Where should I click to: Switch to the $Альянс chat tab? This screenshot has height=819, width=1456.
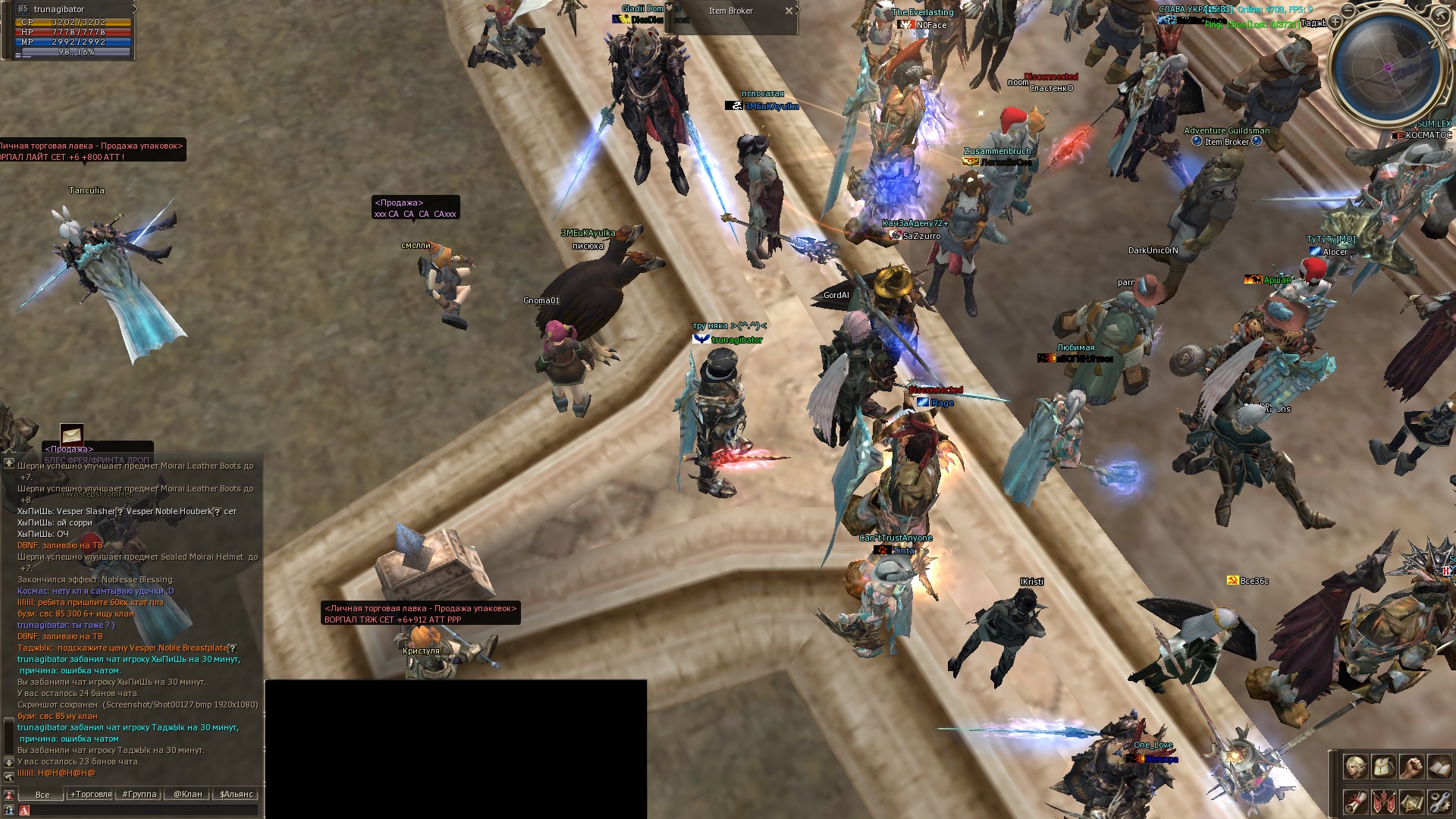click(236, 795)
